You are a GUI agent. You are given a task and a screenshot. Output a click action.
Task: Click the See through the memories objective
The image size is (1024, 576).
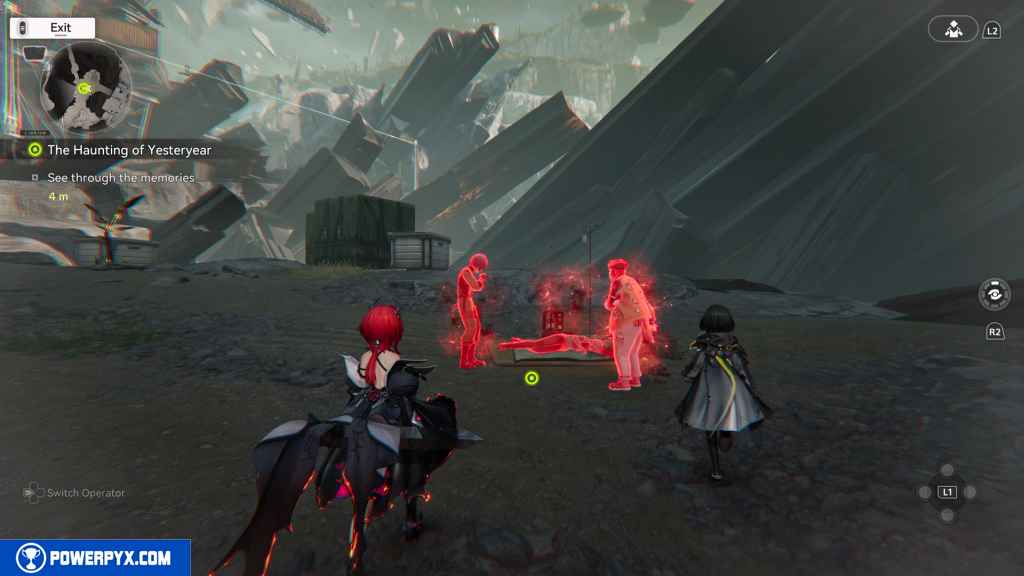pyautogui.click(x=120, y=178)
